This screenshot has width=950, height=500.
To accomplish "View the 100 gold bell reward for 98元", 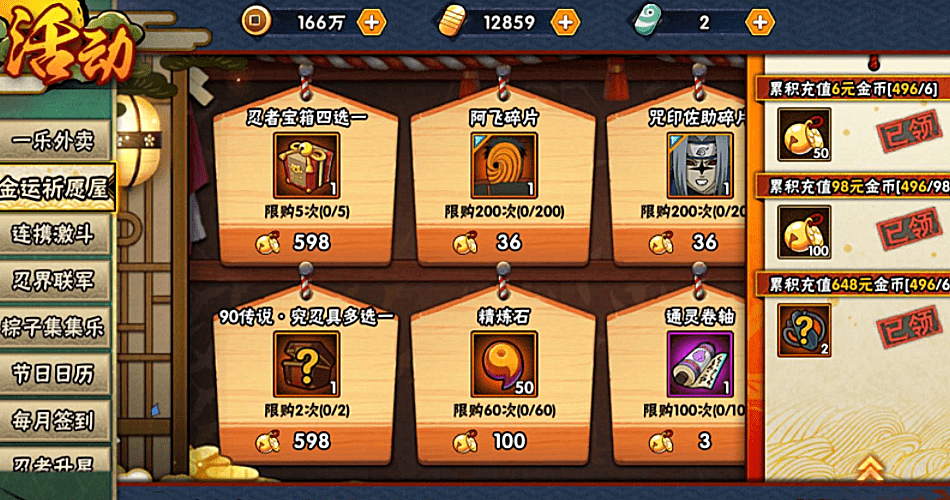I will 804,233.
